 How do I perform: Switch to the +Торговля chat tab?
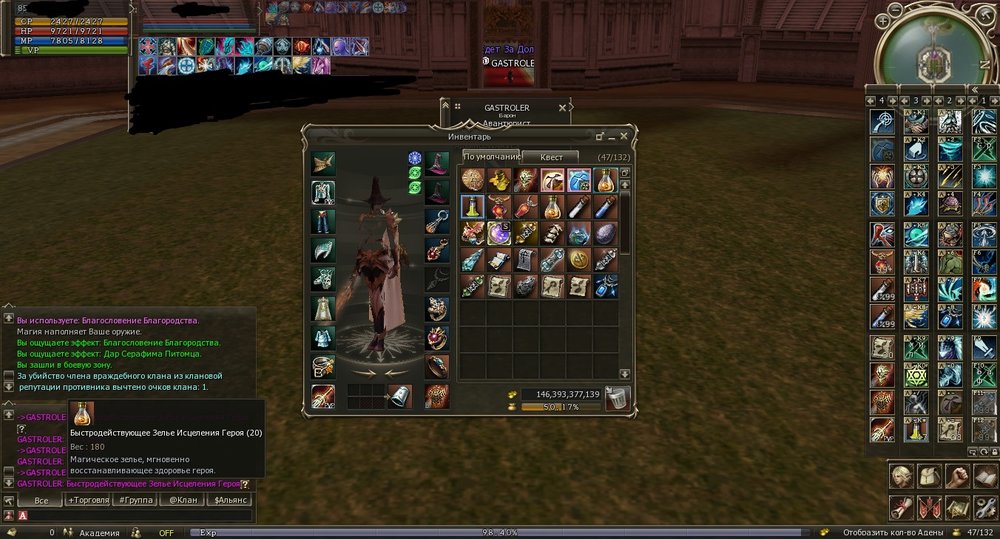coord(88,500)
